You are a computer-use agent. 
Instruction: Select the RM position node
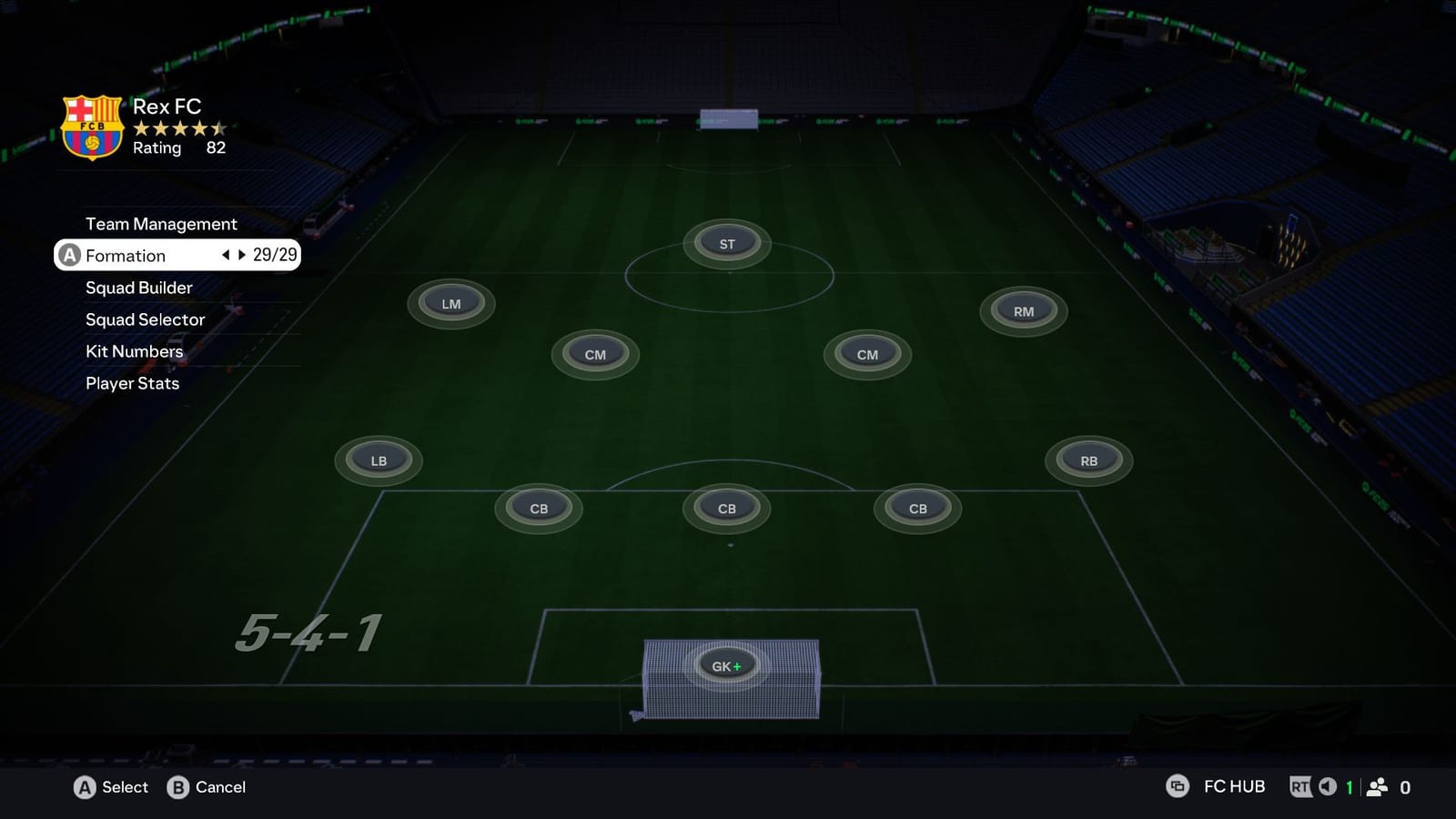(x=1023, y=310)
